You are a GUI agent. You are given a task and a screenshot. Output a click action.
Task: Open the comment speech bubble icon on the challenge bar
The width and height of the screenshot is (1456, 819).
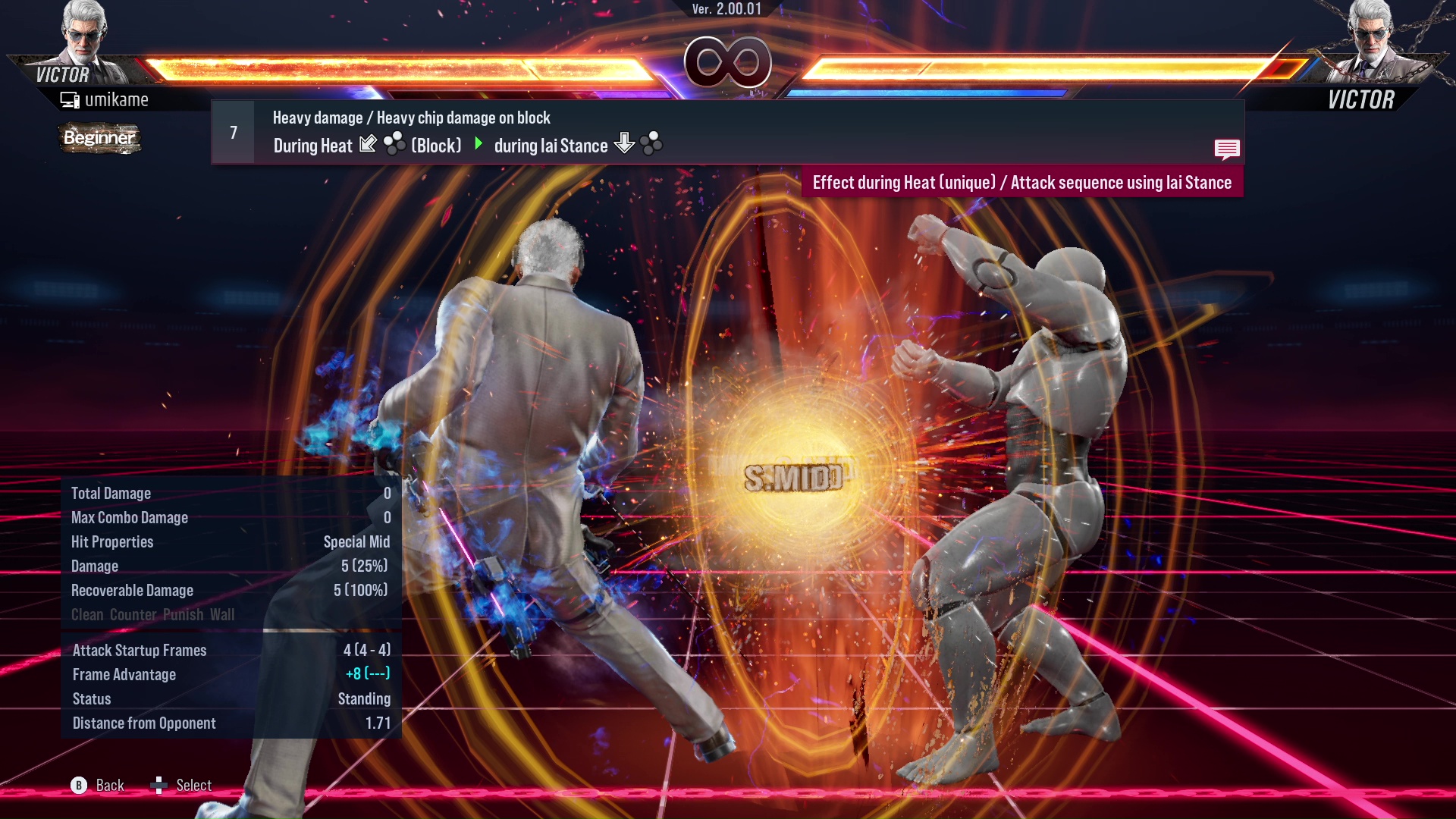point(1227,149)
